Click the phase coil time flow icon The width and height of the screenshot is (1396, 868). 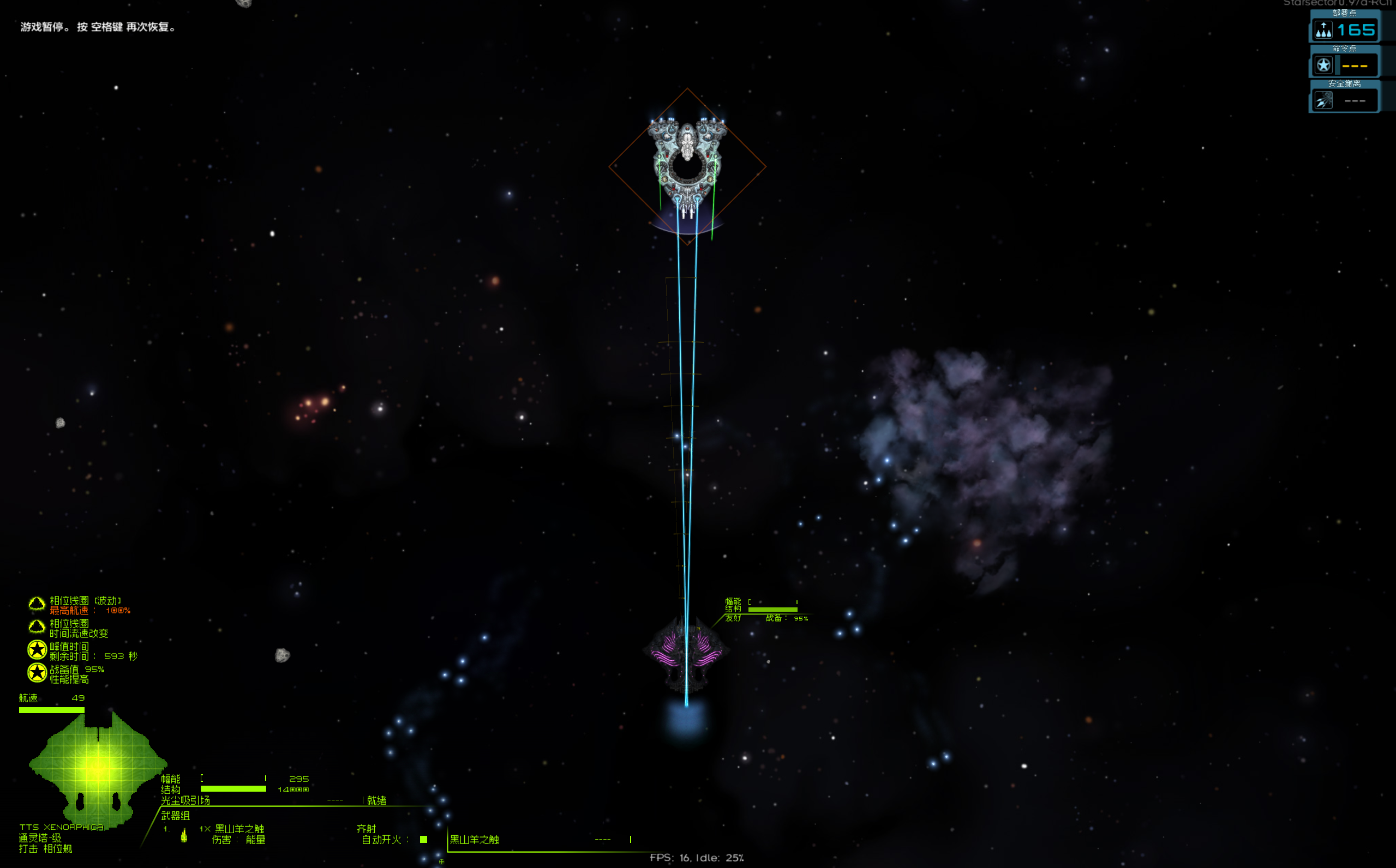click(37, 627)
